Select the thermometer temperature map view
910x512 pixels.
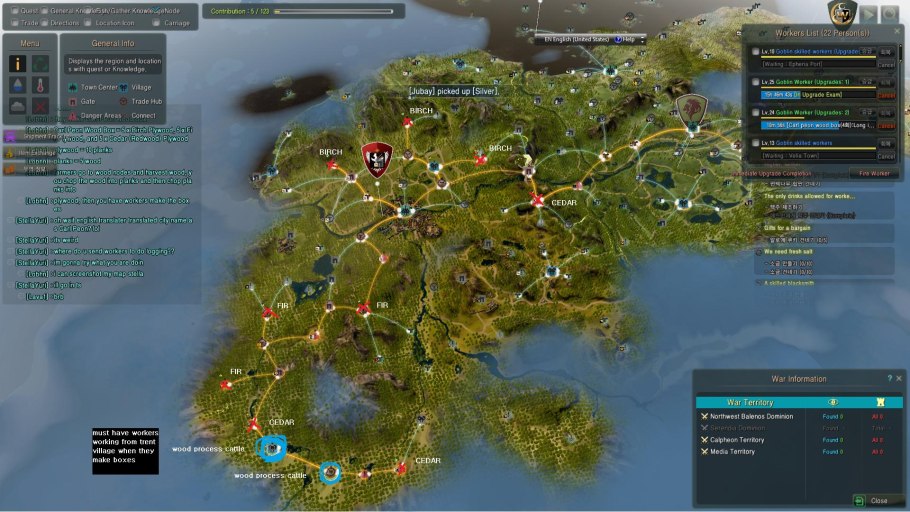(x=40, y=84)
